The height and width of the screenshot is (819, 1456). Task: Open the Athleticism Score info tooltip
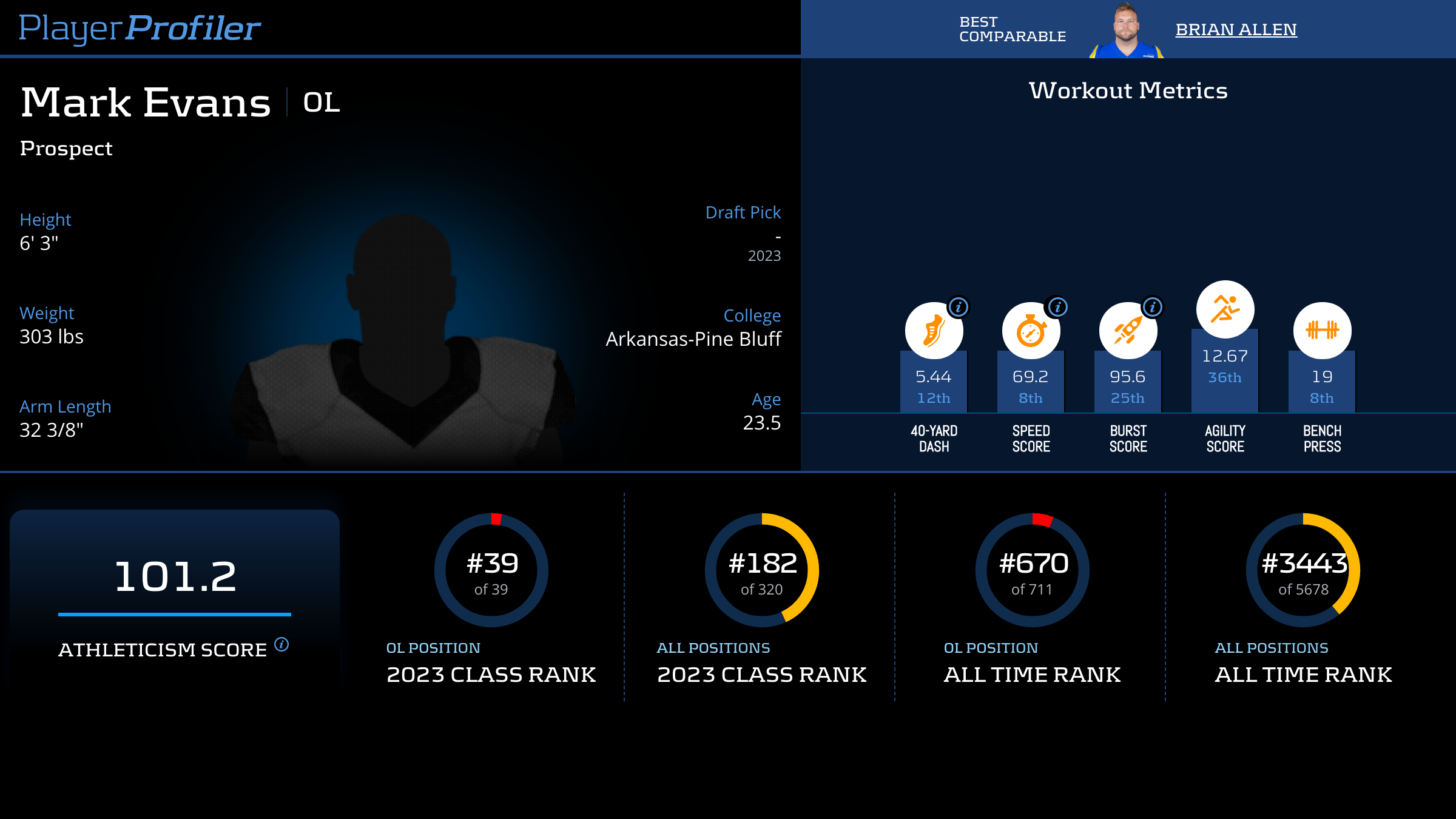pos(281,644)
